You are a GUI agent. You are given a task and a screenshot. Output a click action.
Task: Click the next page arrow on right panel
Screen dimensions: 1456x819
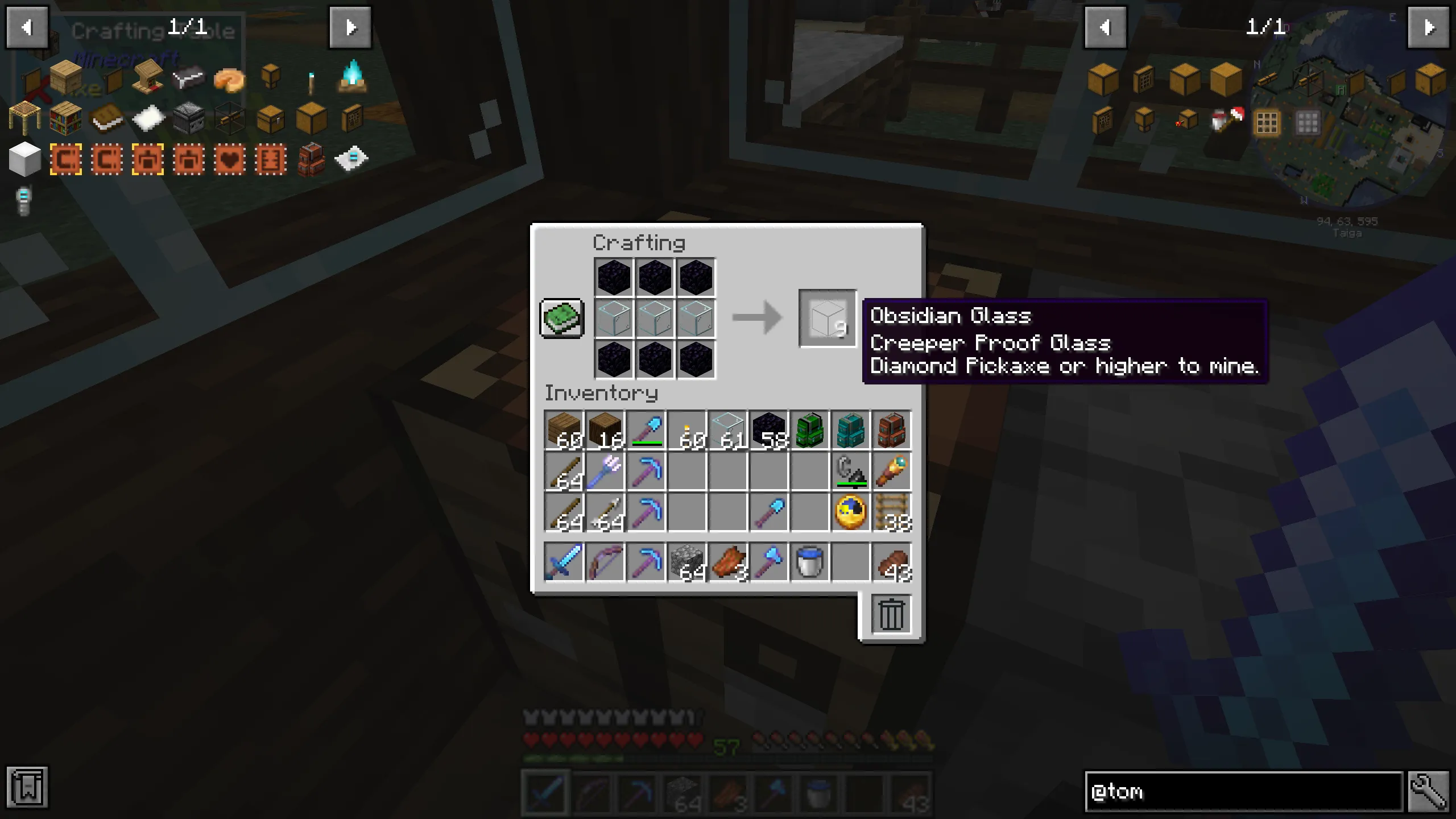1429,27
